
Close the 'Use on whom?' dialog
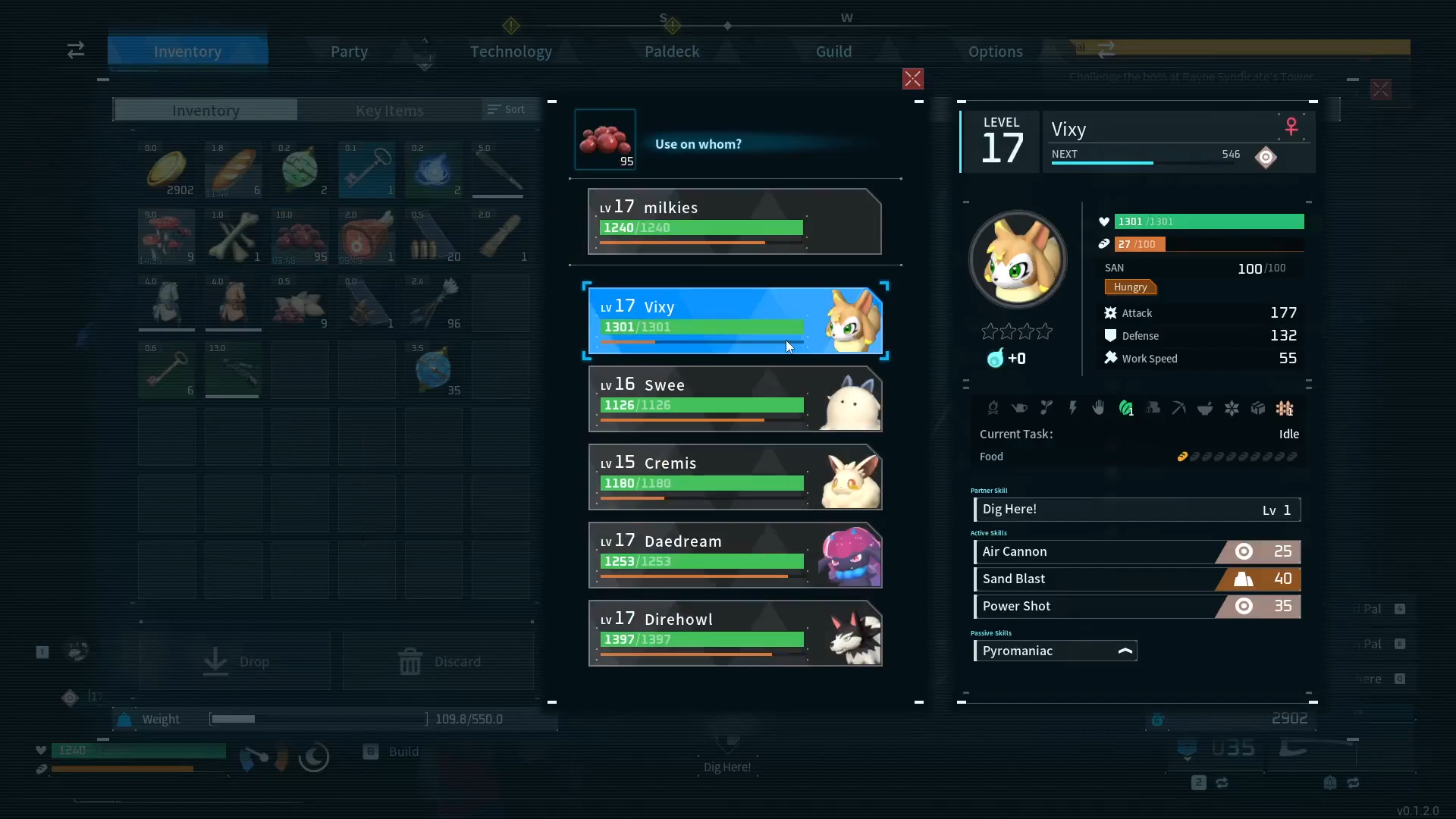(912, 79)
